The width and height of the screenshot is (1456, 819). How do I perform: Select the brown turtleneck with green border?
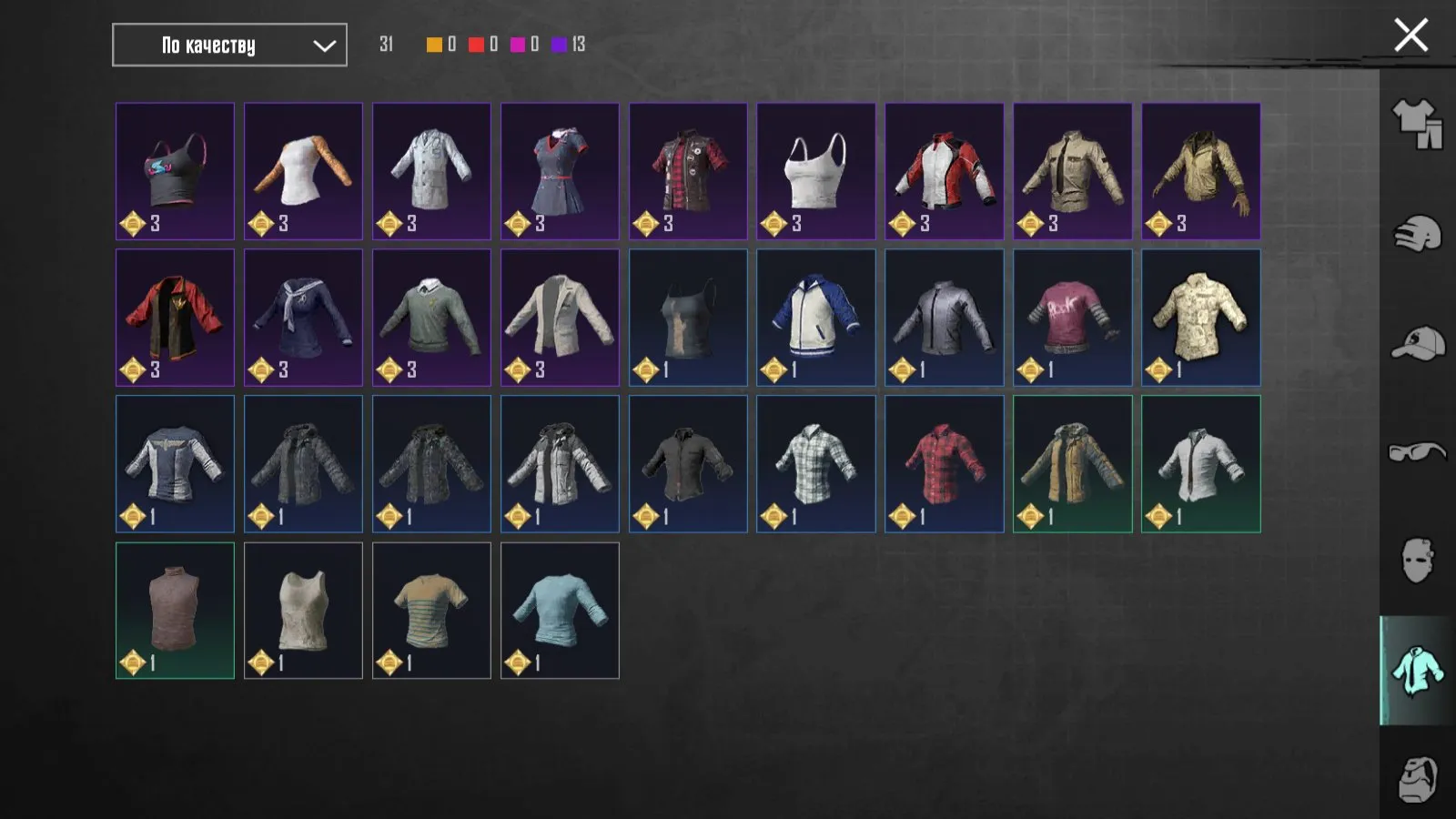[176, 611]
